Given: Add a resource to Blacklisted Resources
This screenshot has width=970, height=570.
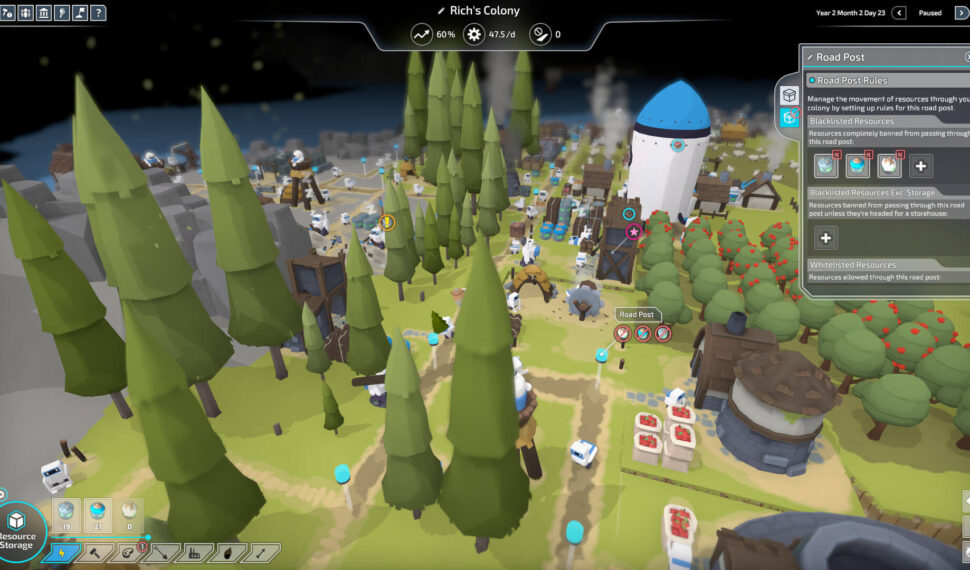Looking at the screenshot, I should [921, 166].
